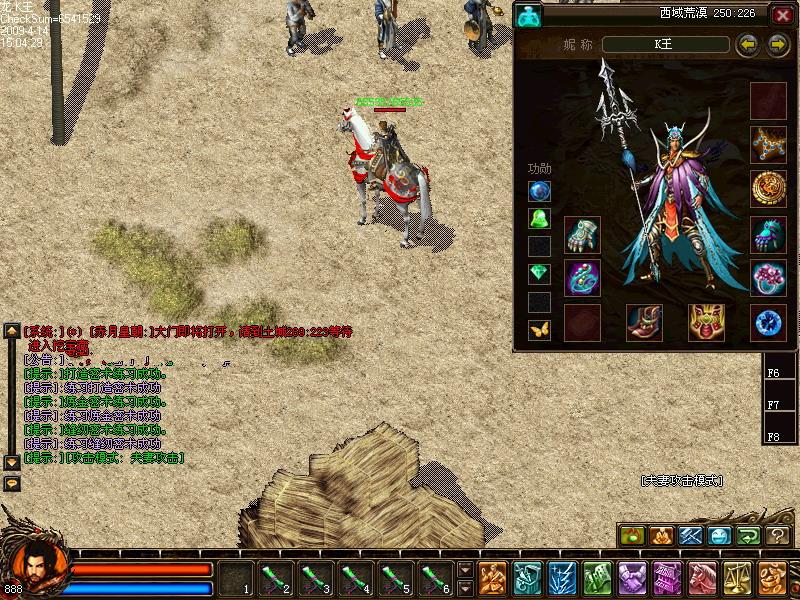Show the previous character page arrow
The image size is (800, 600).
[746, 44]
